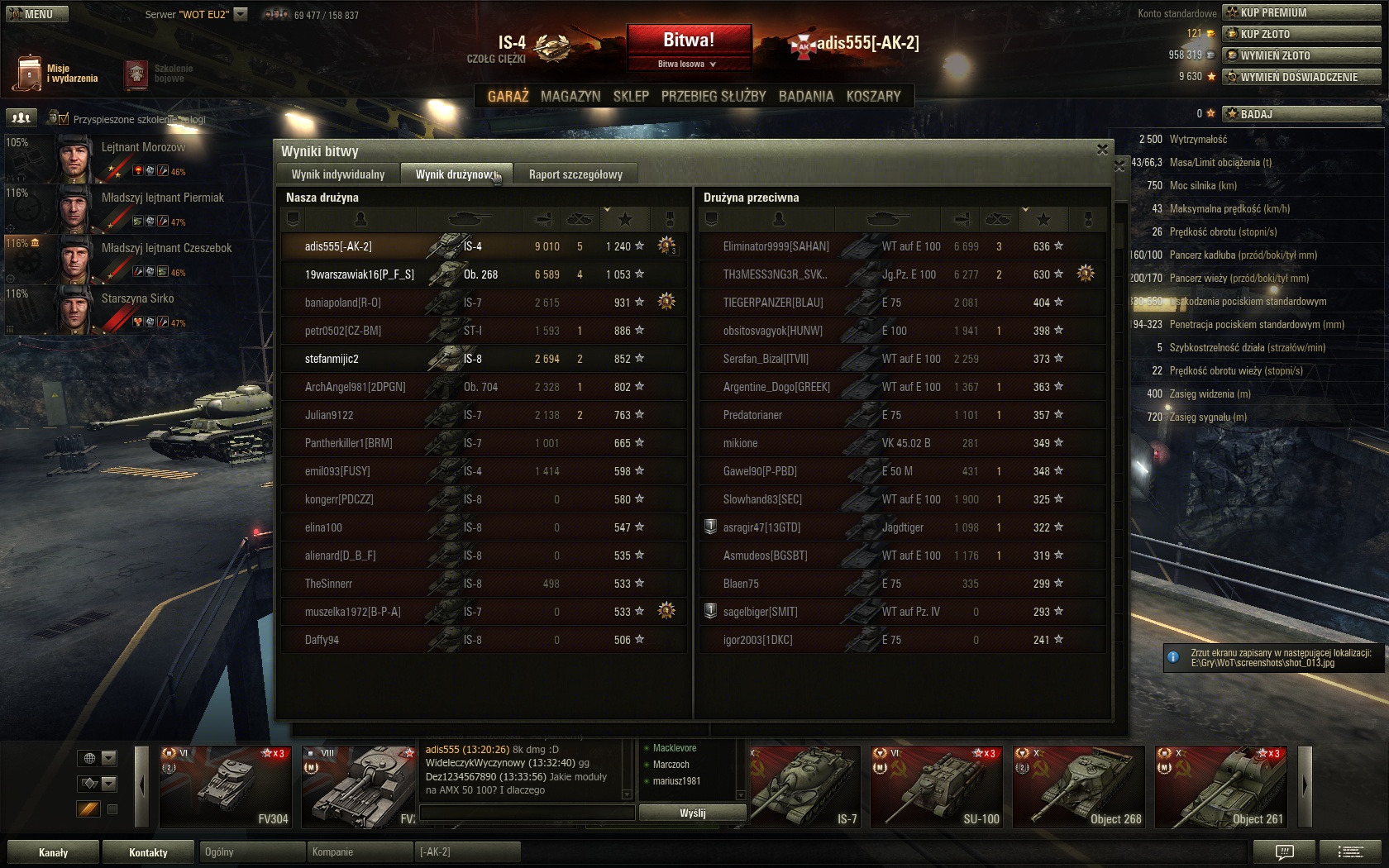
Task: Select crew member Lejtnant Morozow
Action: 142,148
